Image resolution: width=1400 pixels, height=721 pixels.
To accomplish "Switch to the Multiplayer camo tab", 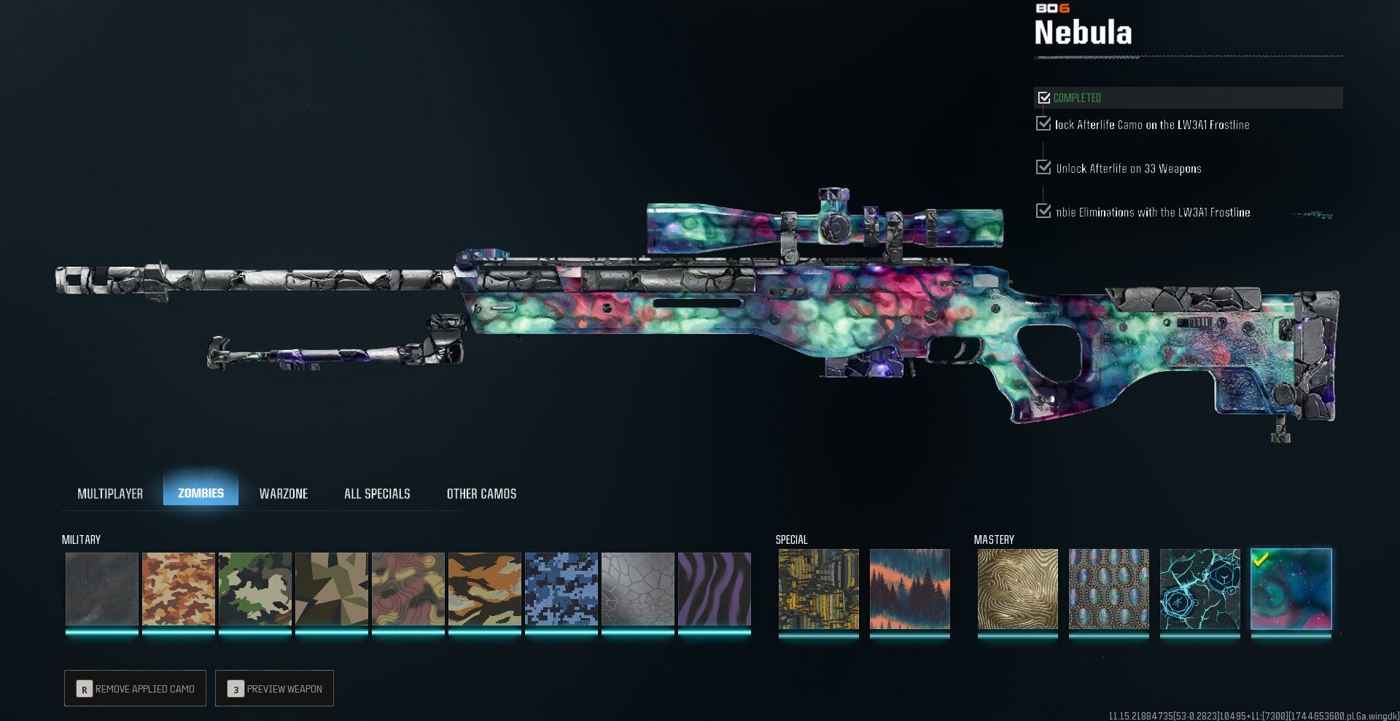I will tap(110, 493).
